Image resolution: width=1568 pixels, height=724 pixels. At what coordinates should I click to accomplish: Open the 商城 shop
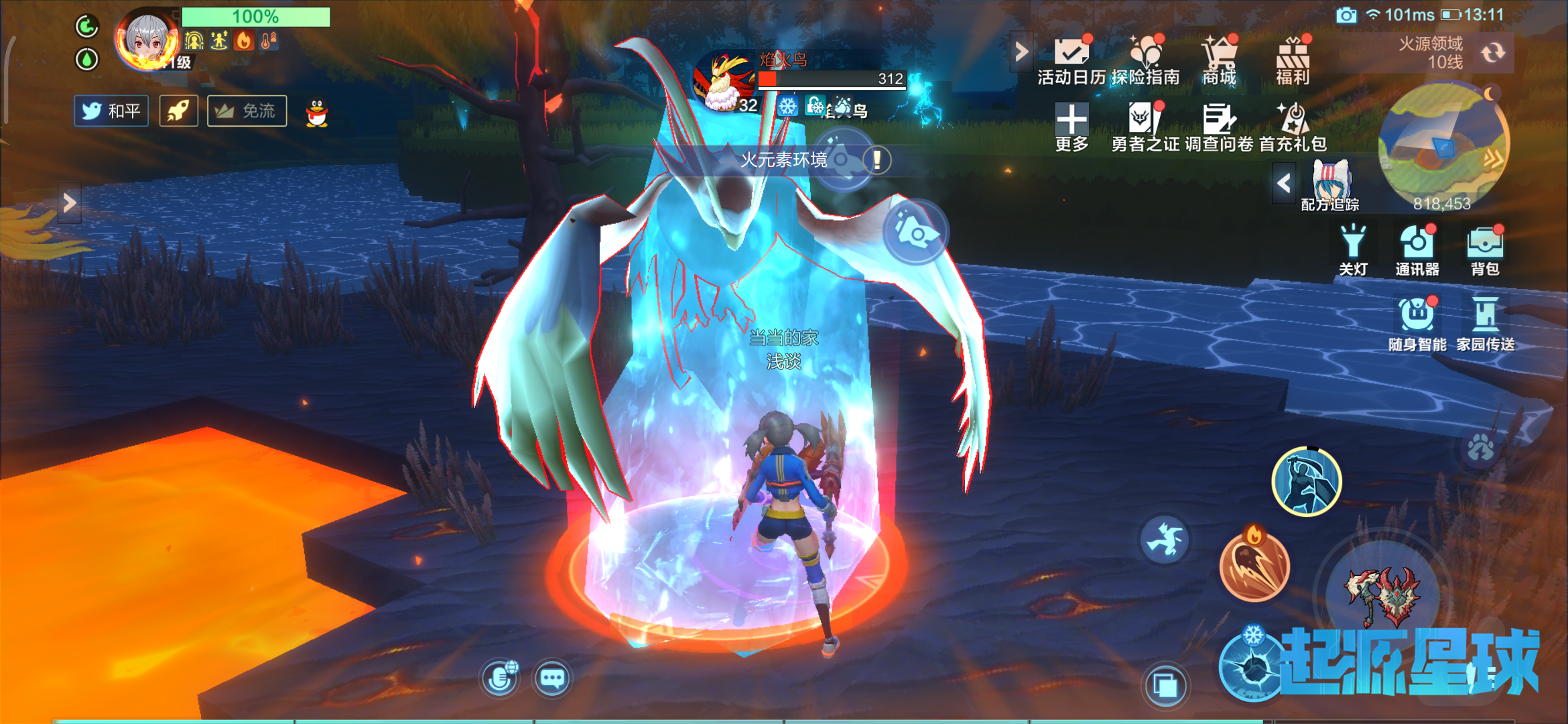point(1219,60)
